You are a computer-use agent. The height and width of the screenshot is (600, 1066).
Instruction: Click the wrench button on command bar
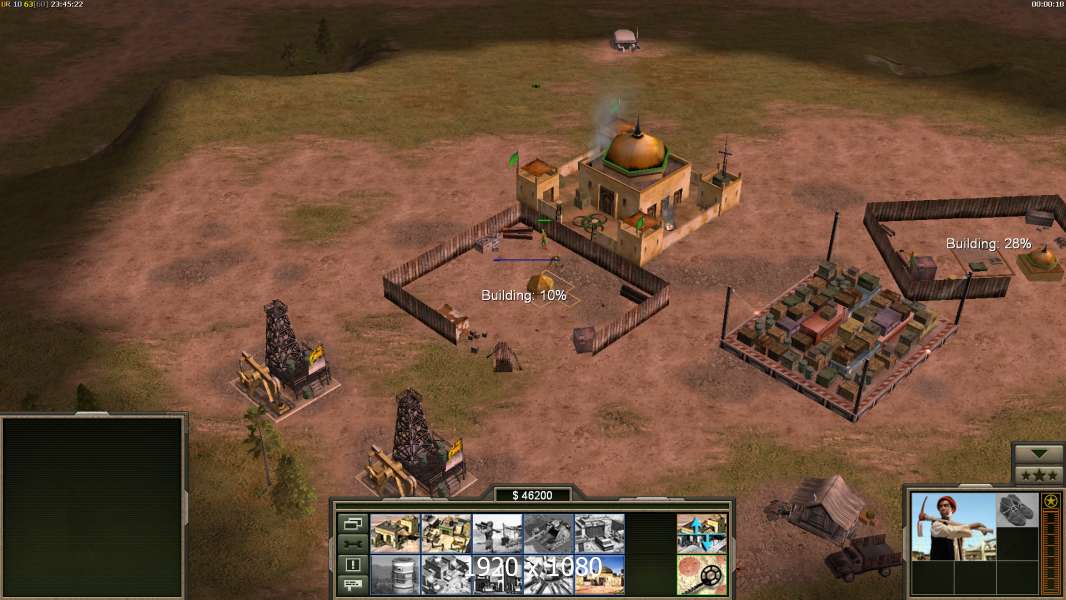[352, 543]
